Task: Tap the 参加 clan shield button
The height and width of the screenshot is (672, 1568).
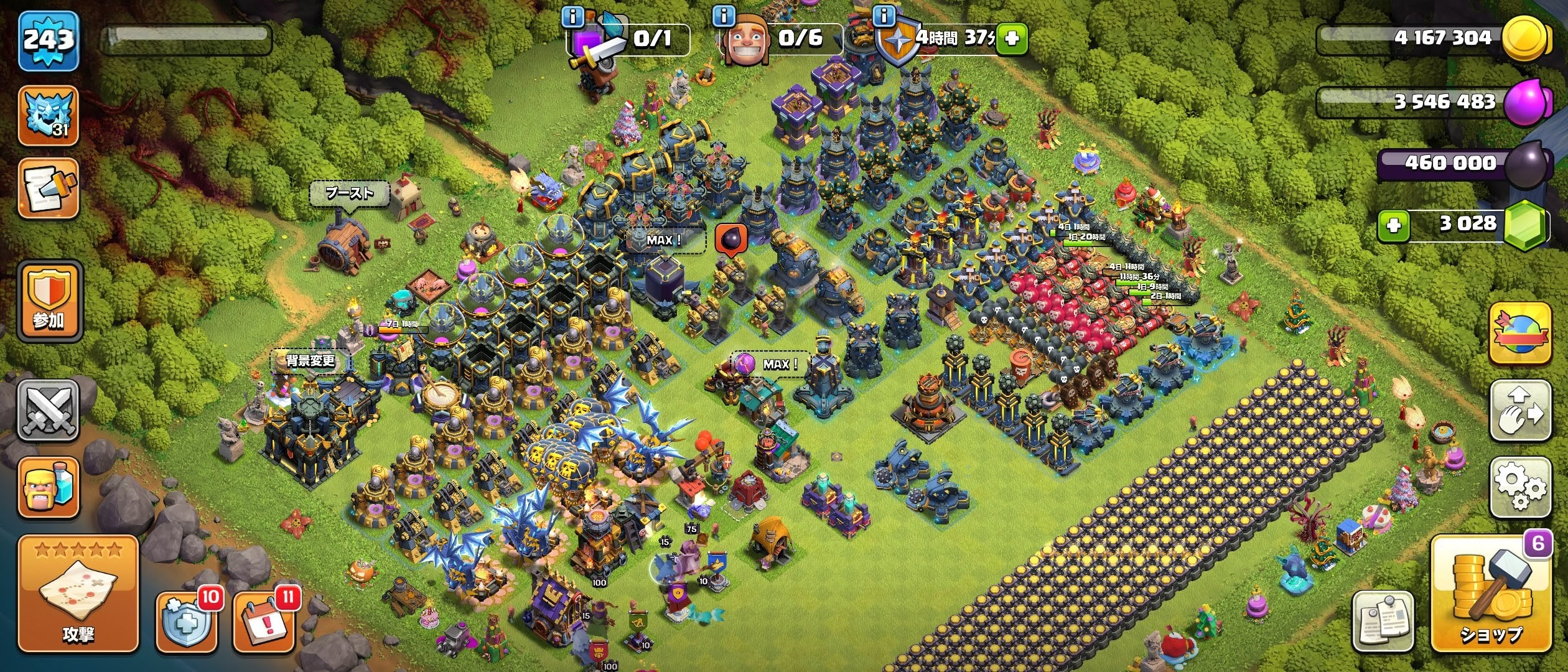Action: click(49, 302)
